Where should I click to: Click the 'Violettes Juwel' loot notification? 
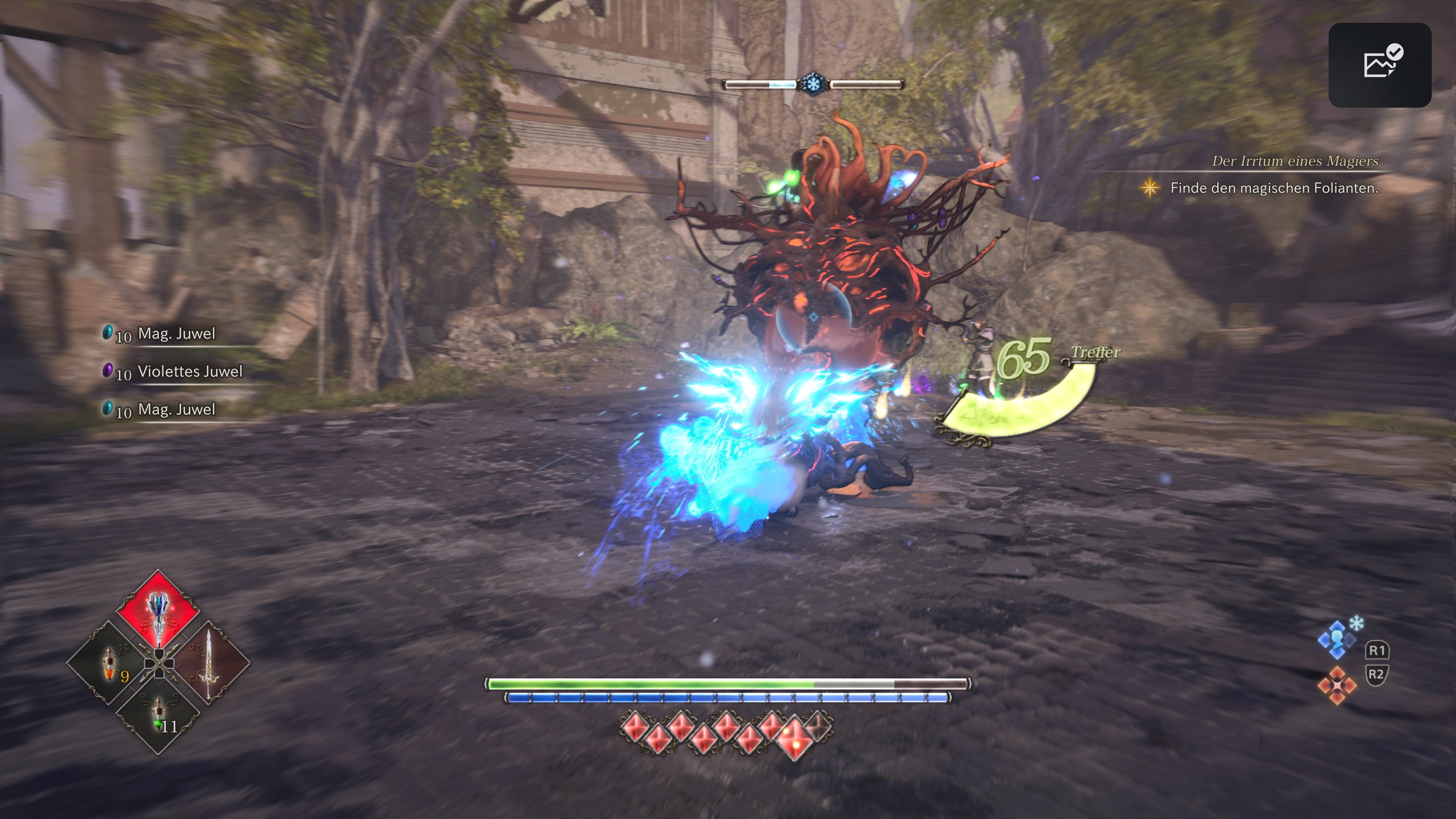[x=189, y=371]
